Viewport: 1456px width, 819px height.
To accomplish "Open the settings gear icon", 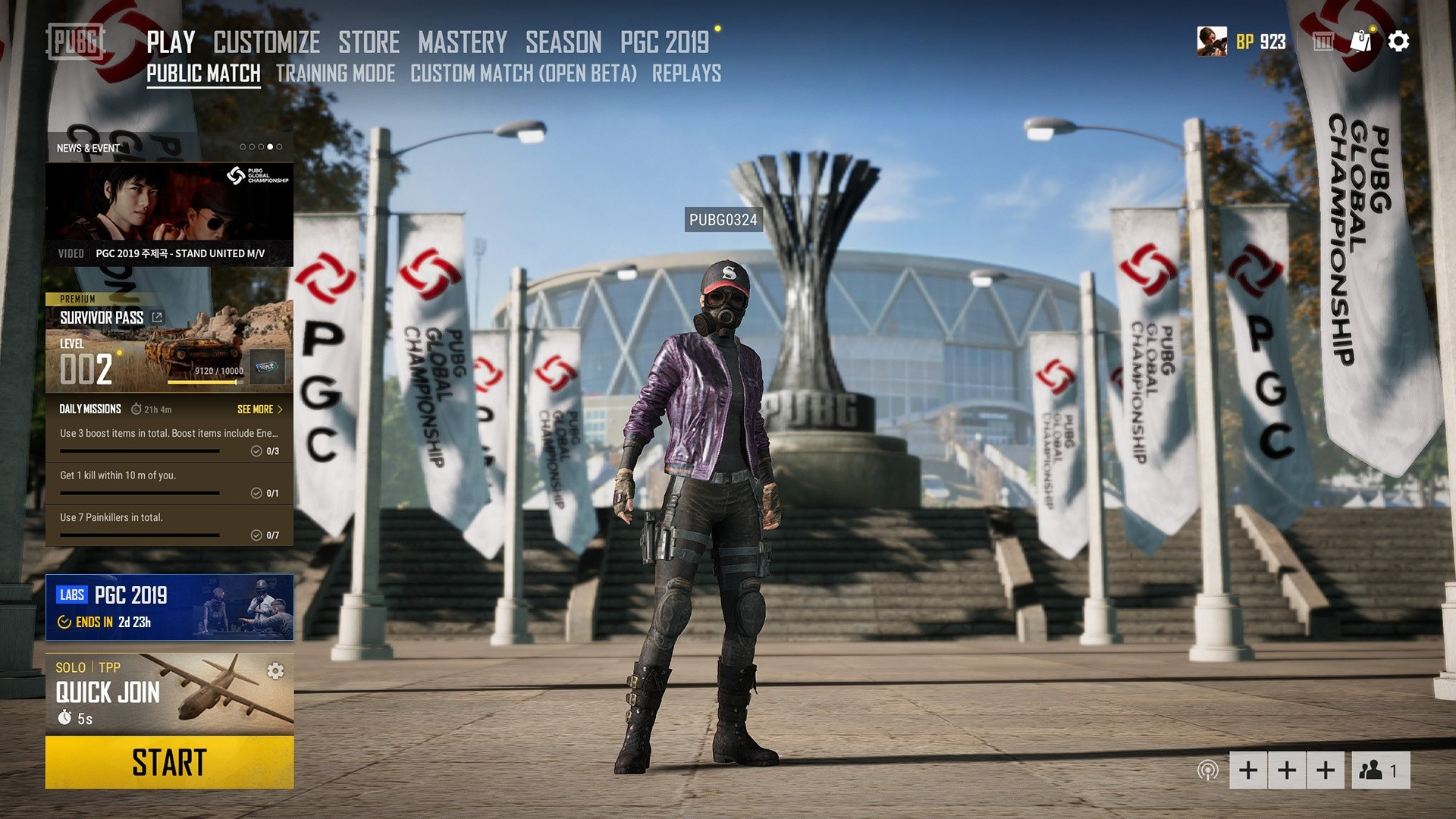I will (x=1398, y=41).
